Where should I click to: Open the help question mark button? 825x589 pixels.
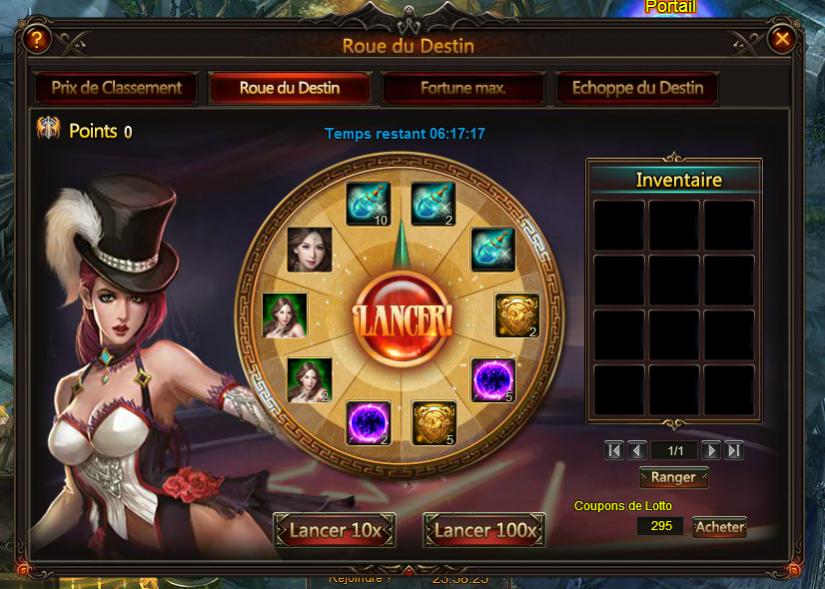38,40
